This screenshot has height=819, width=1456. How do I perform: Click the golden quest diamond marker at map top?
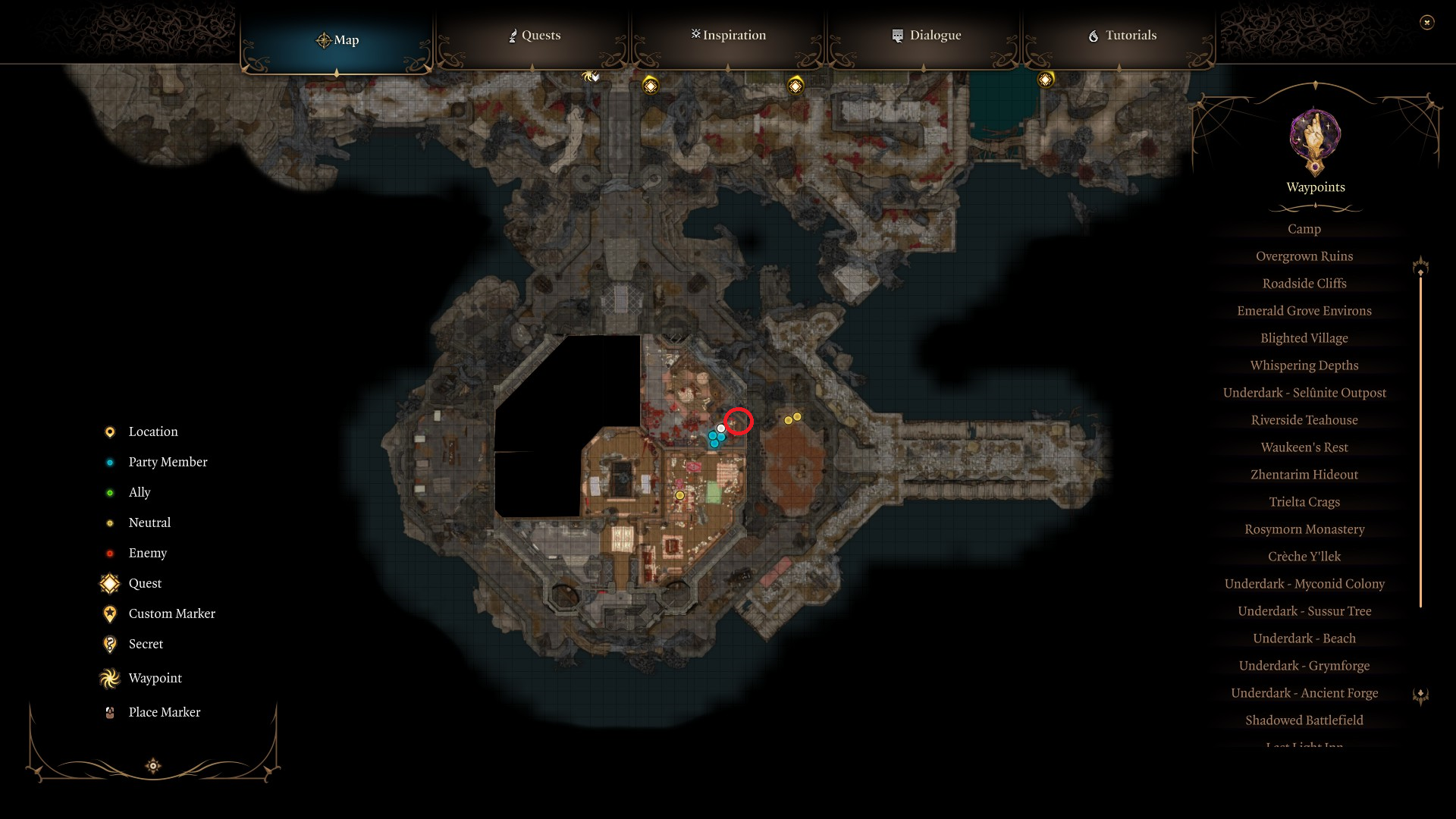(650, 86)
